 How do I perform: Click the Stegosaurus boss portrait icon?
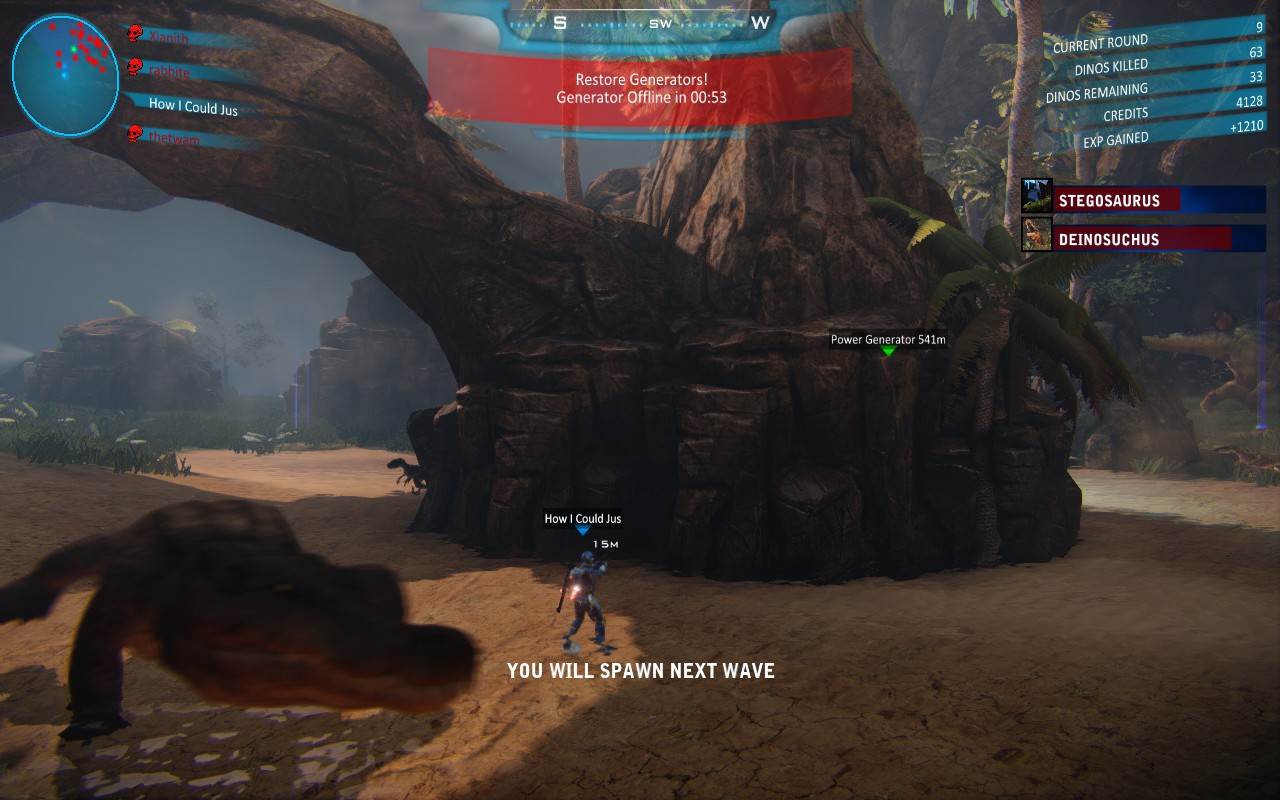point(1036,196)
